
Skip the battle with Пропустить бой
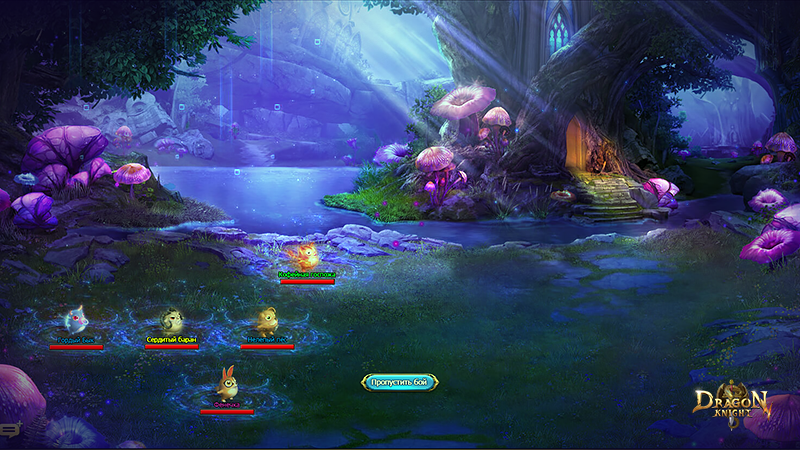tap(399, 382)
